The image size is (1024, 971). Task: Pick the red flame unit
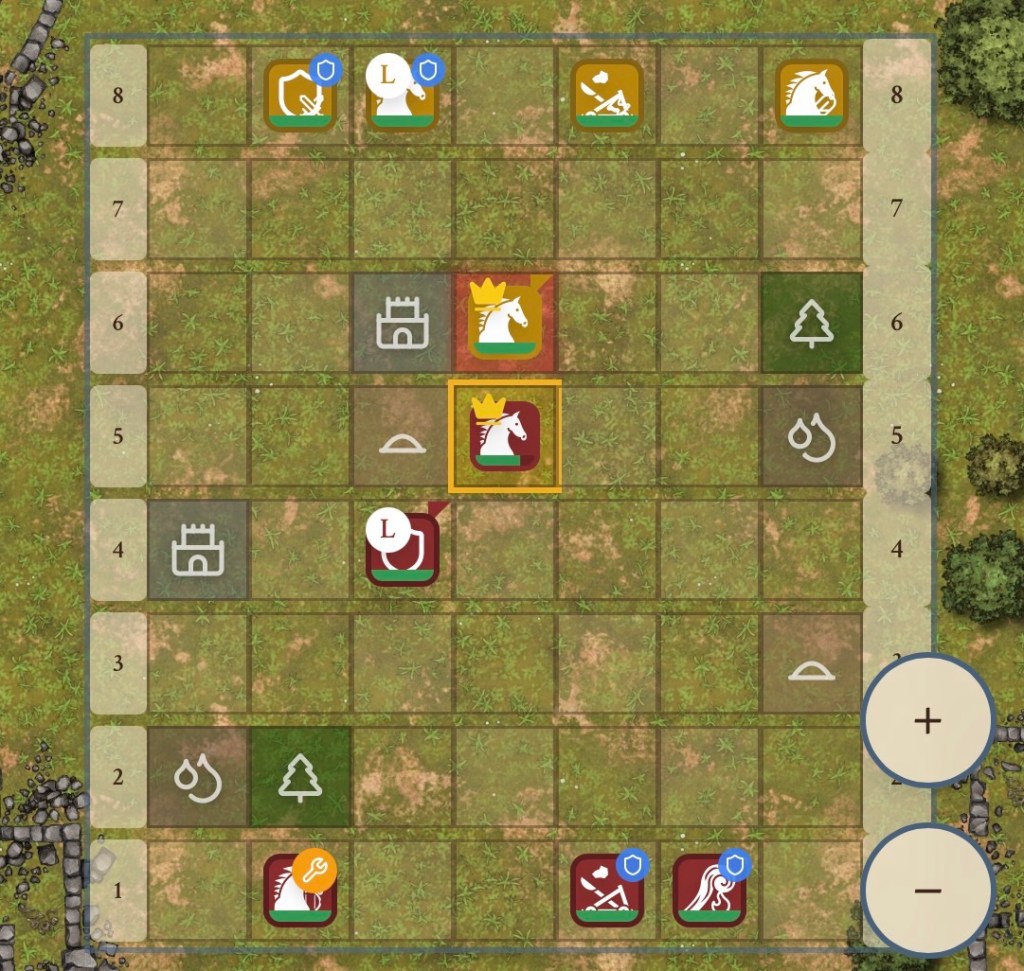(x=709, y=890)
